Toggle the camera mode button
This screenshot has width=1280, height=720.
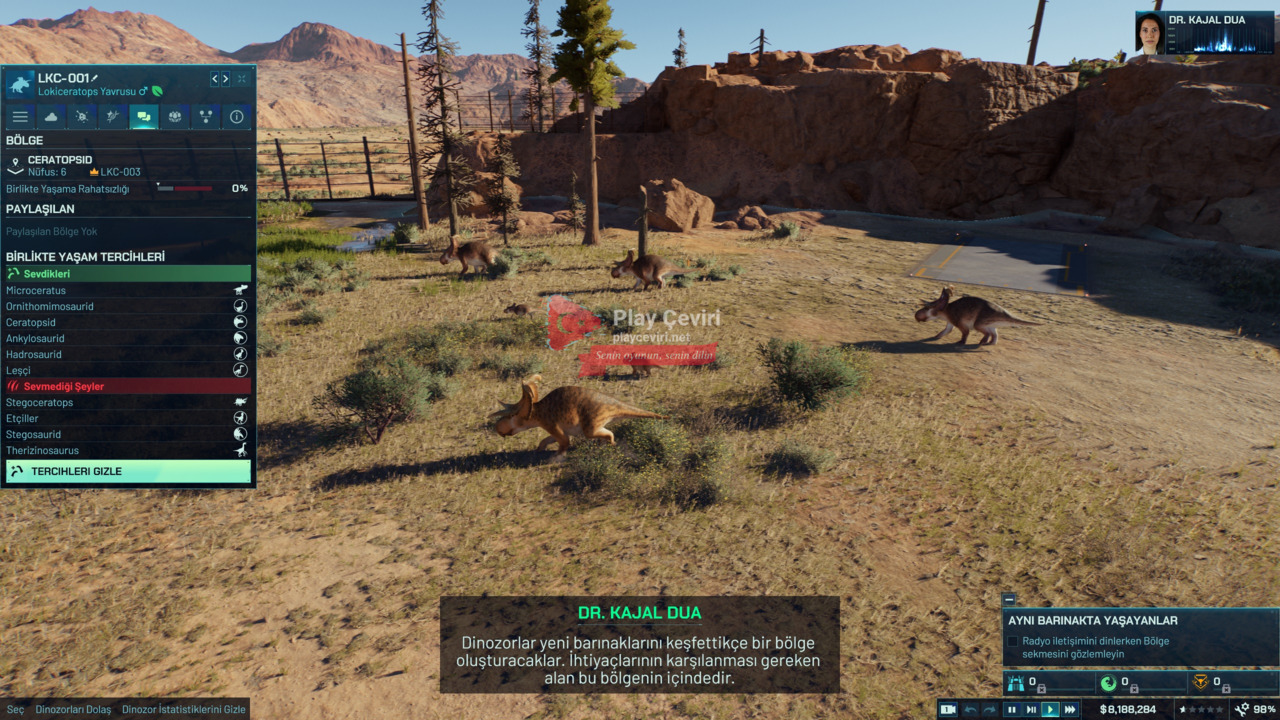[948, 710]
